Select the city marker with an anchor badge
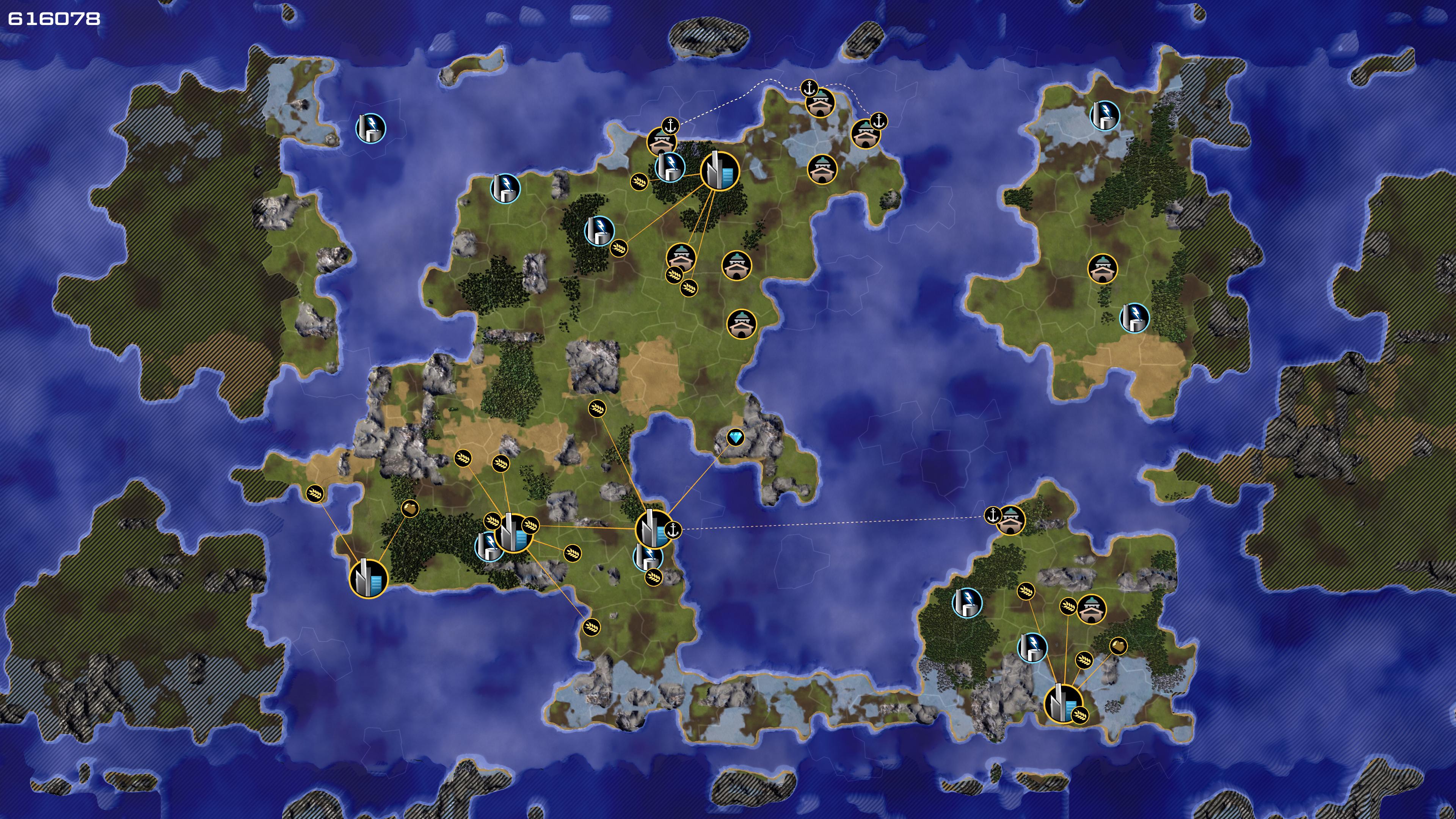 [653, 529]
